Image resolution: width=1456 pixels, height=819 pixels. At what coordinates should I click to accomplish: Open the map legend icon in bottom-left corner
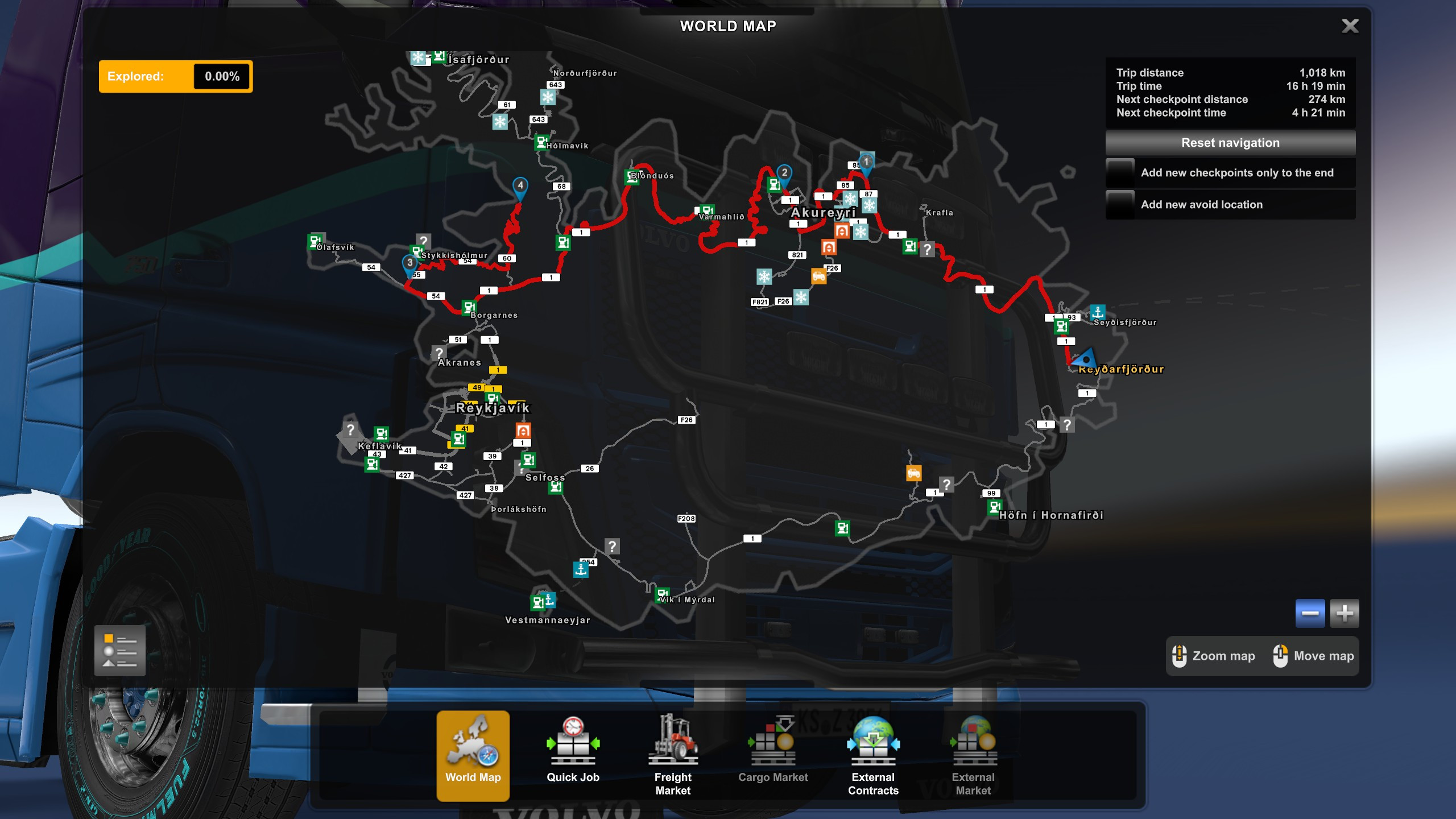coord(119,650)
